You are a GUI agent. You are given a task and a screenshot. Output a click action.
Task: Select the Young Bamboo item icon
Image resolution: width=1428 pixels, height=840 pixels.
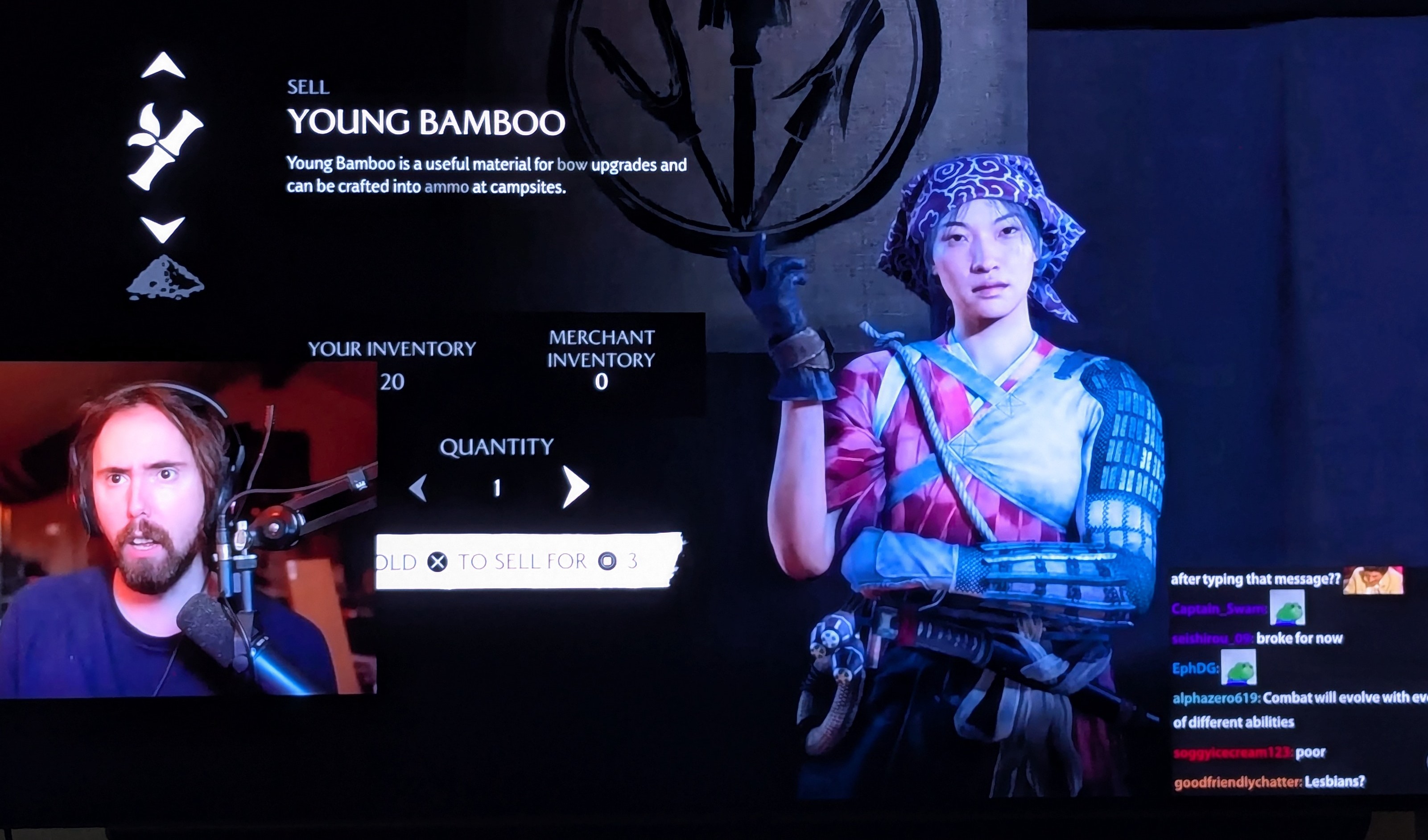(x=164, y=147)
